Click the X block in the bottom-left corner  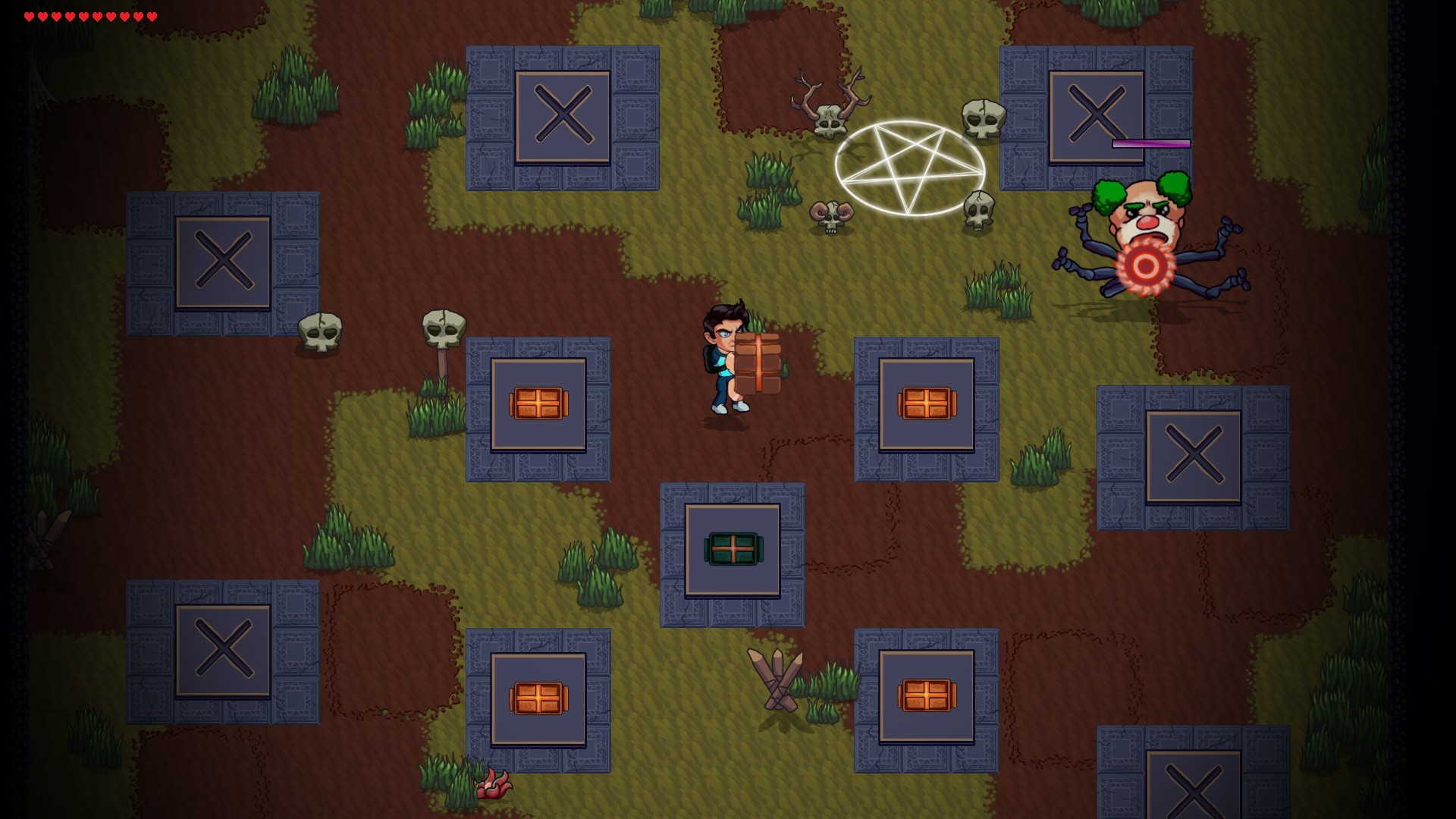[222, 648]
